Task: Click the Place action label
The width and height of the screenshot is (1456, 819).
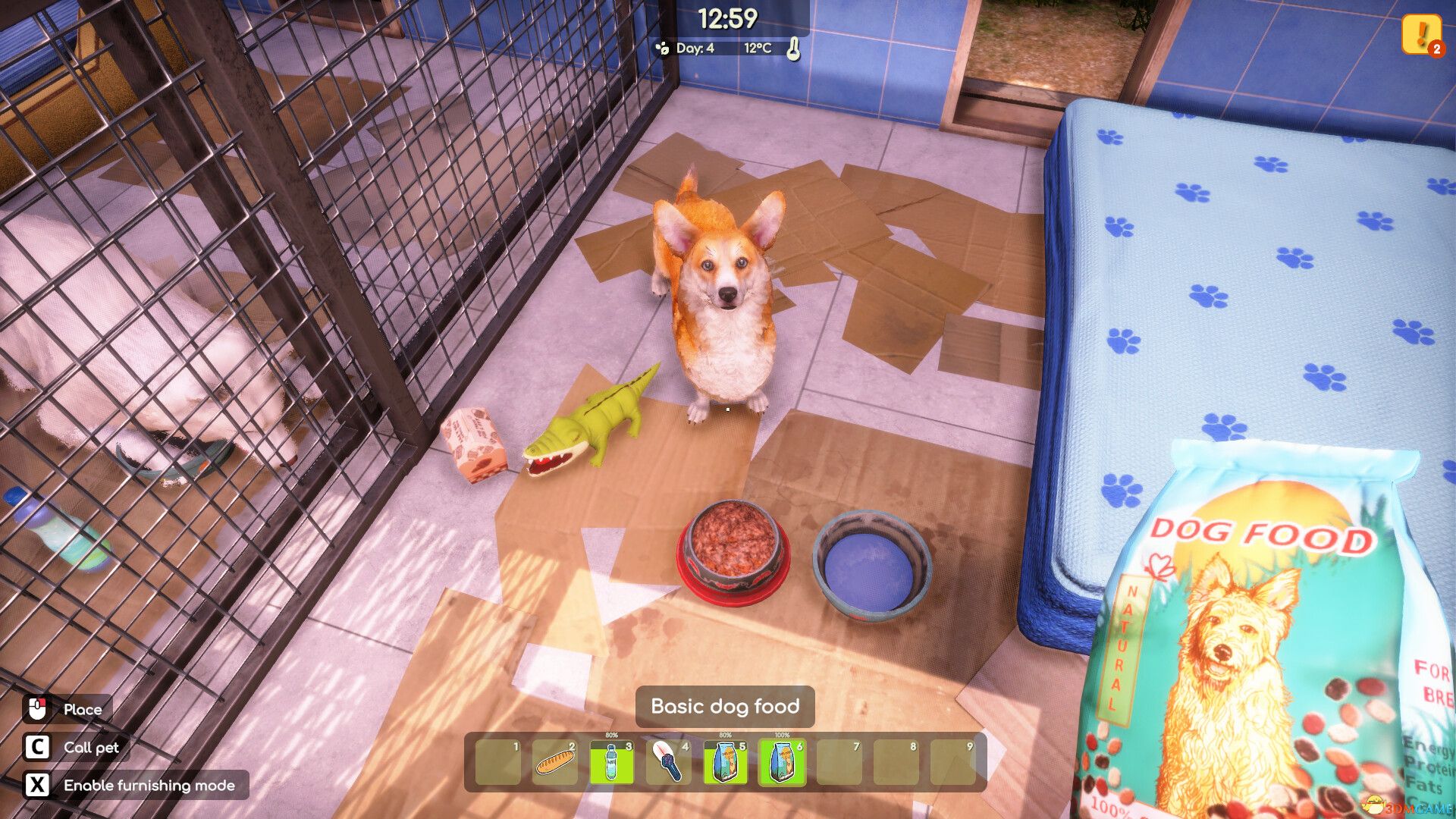Action: pyautogui.click(x=83, y=710)
